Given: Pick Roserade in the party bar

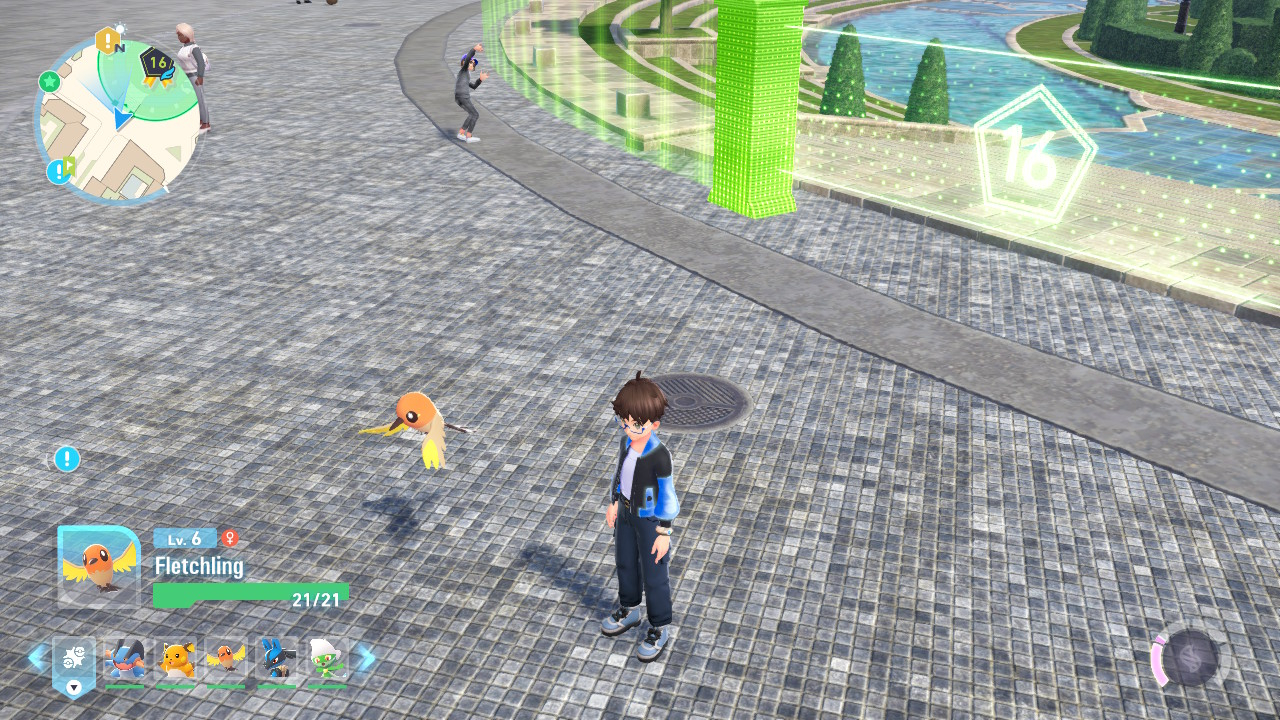Looking at the screenshot, I should (326, 660).
